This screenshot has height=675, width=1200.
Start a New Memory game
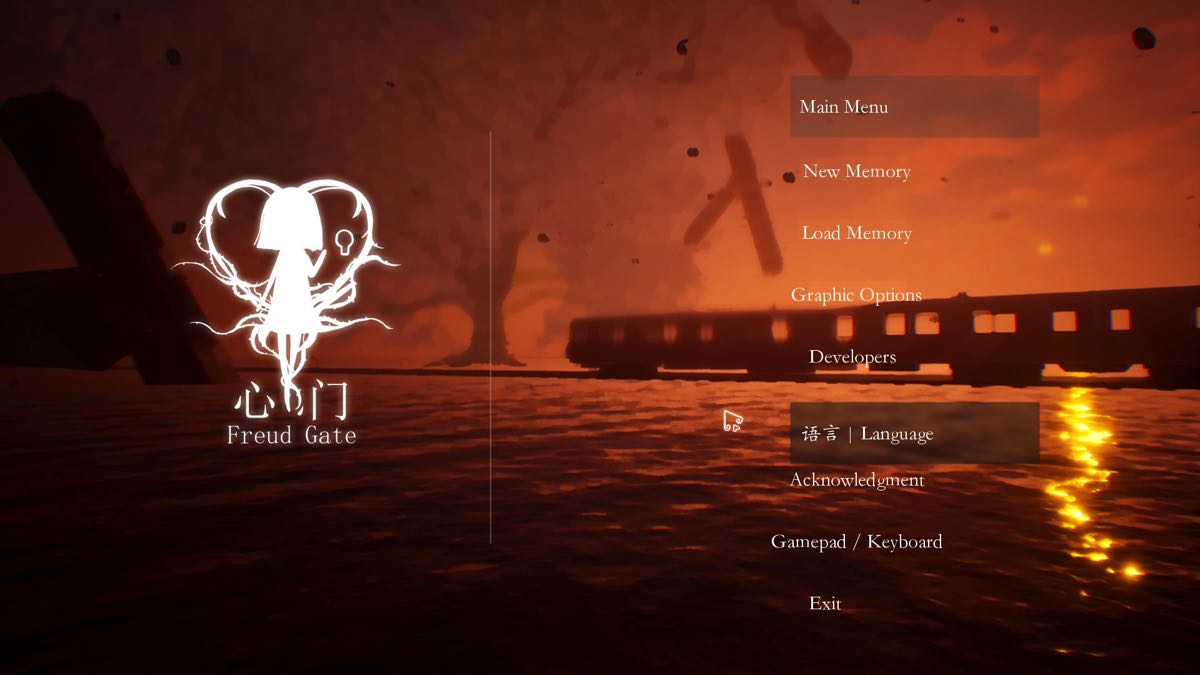click(x=856, y=172)
